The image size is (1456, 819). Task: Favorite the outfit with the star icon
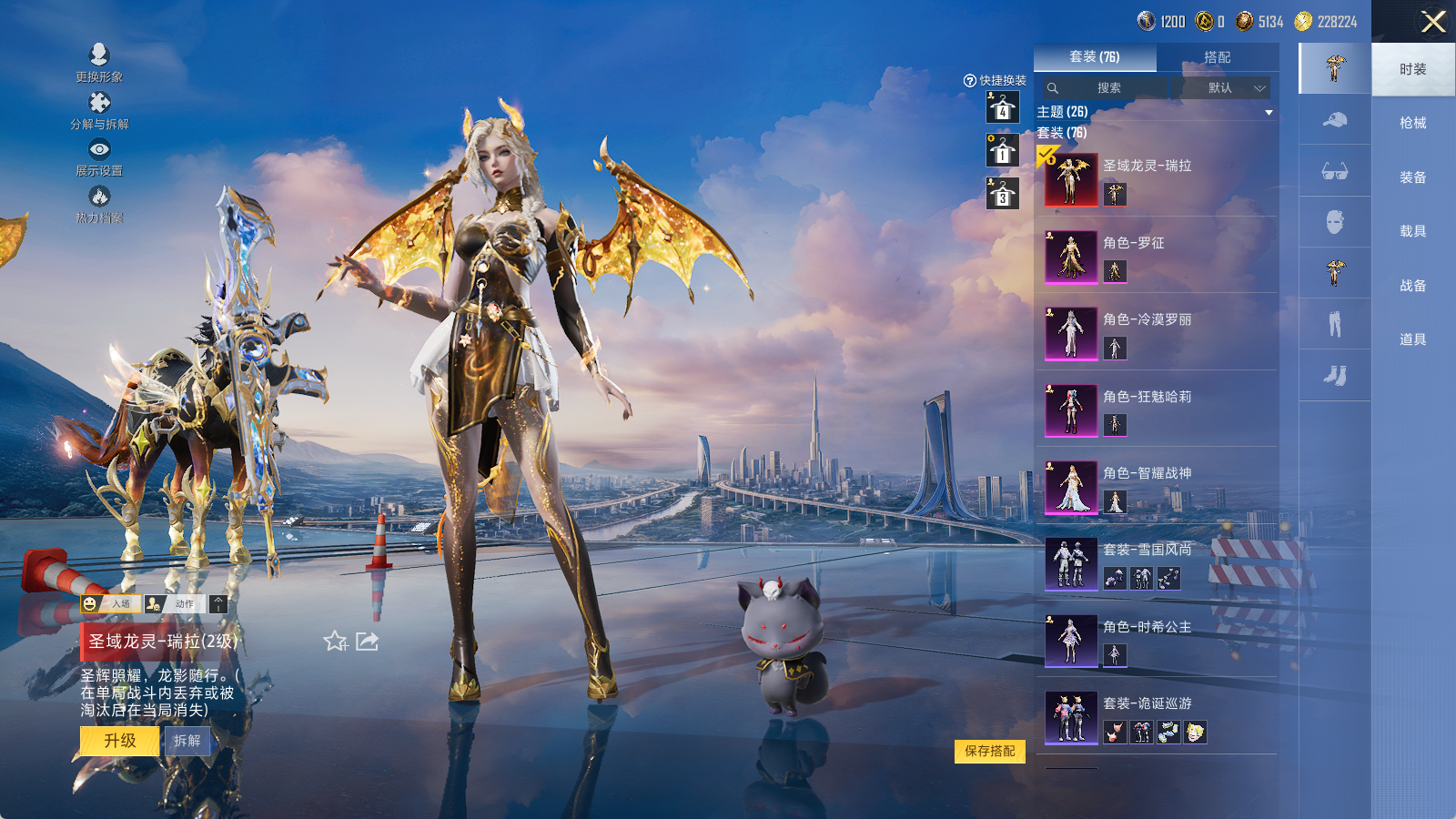335,642
